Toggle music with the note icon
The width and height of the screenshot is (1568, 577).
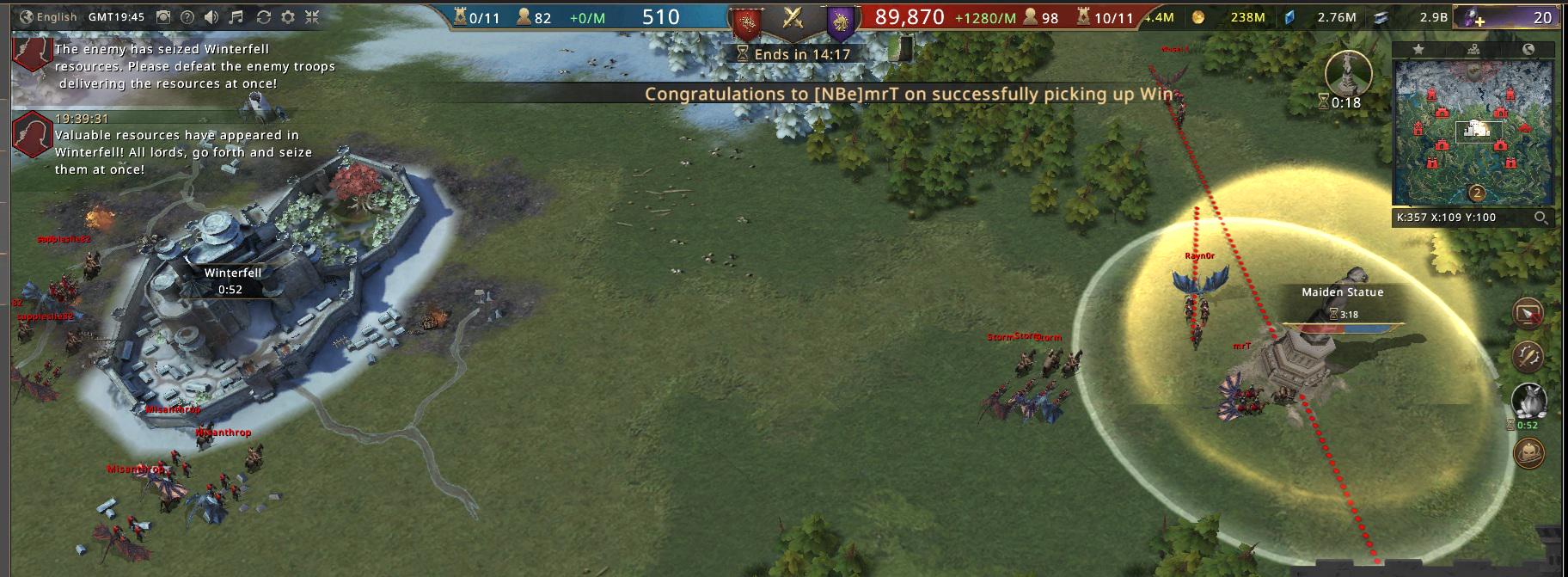click(237, 17)
